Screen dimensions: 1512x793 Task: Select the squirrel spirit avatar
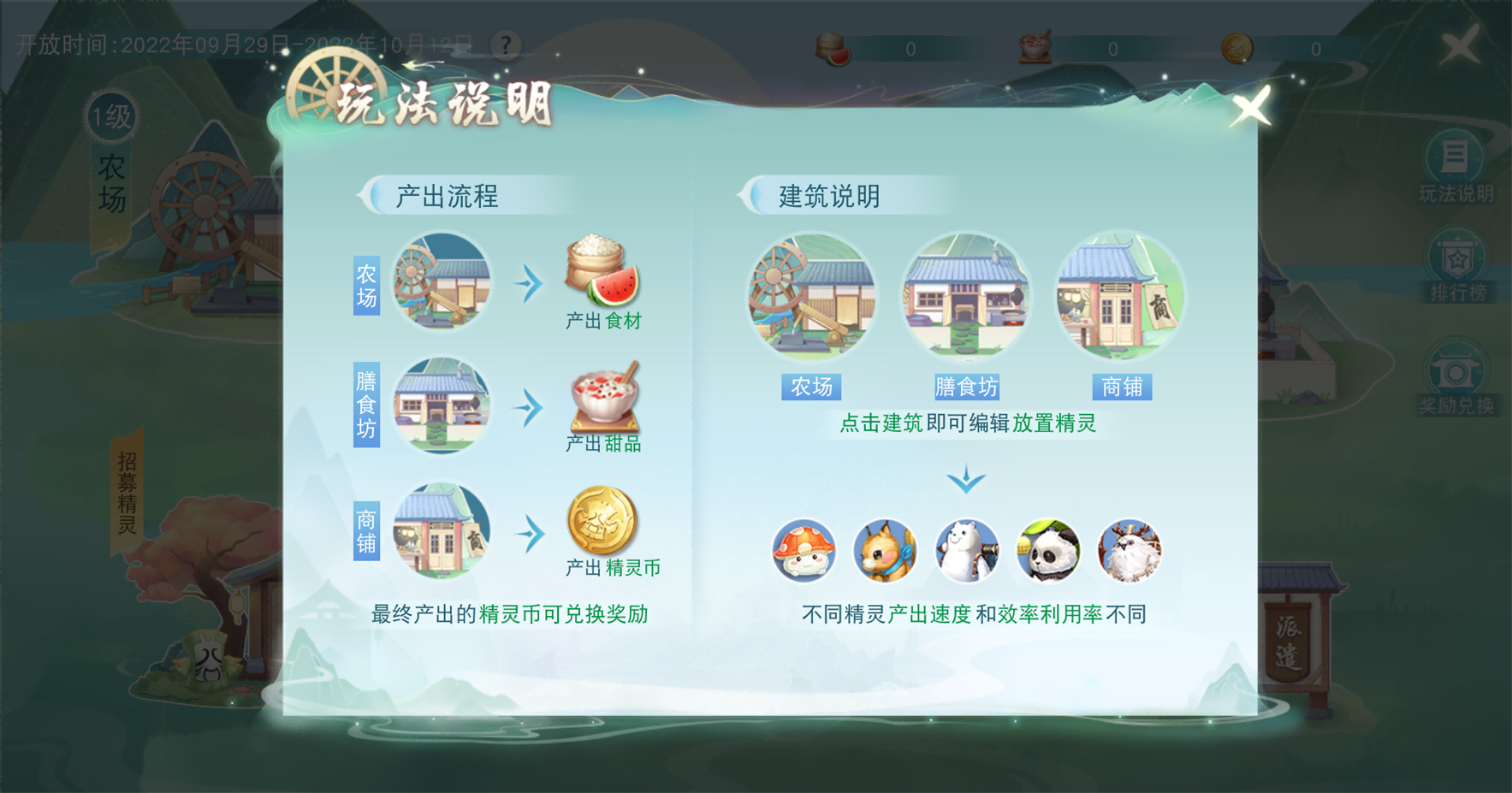(x=886, y=553)
